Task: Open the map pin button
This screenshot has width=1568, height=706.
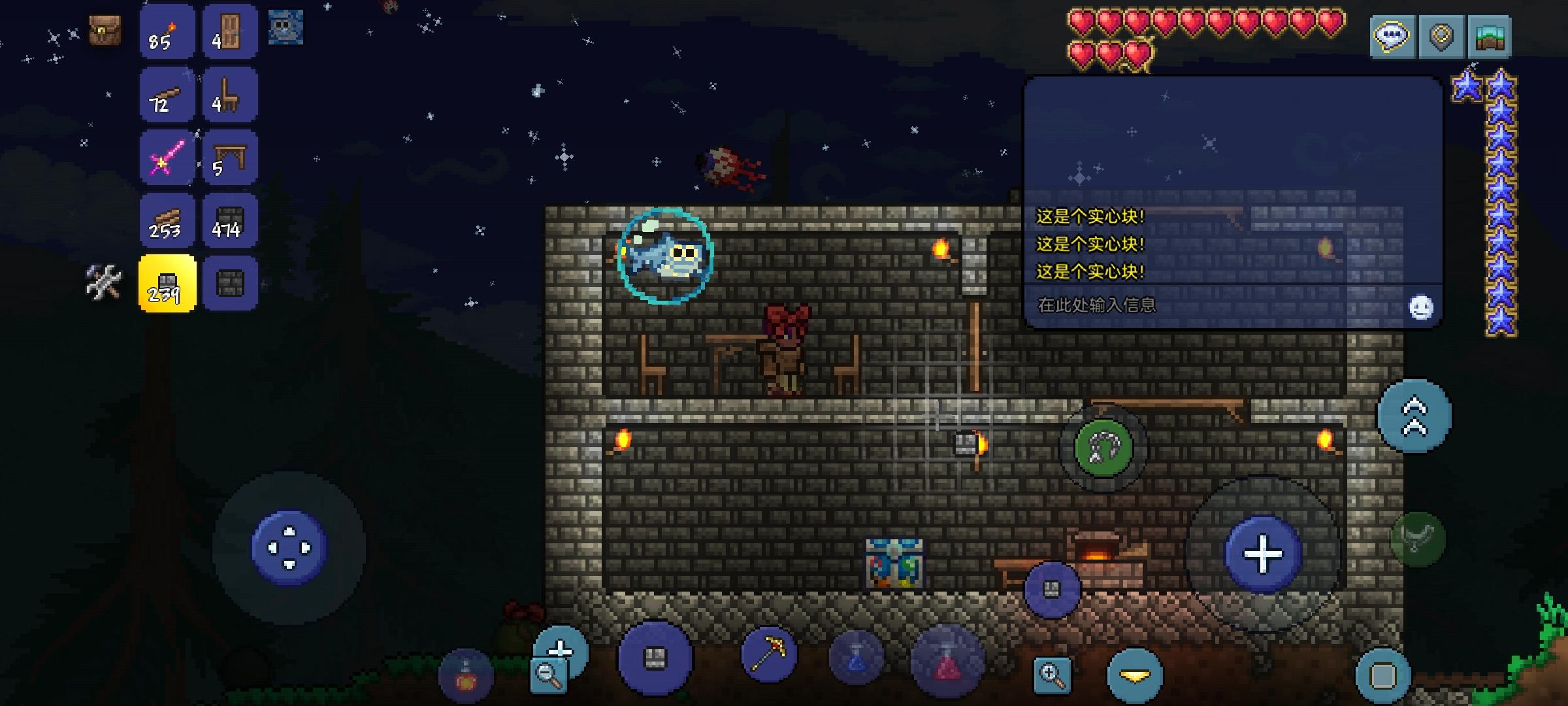Action: (1441, 36)
